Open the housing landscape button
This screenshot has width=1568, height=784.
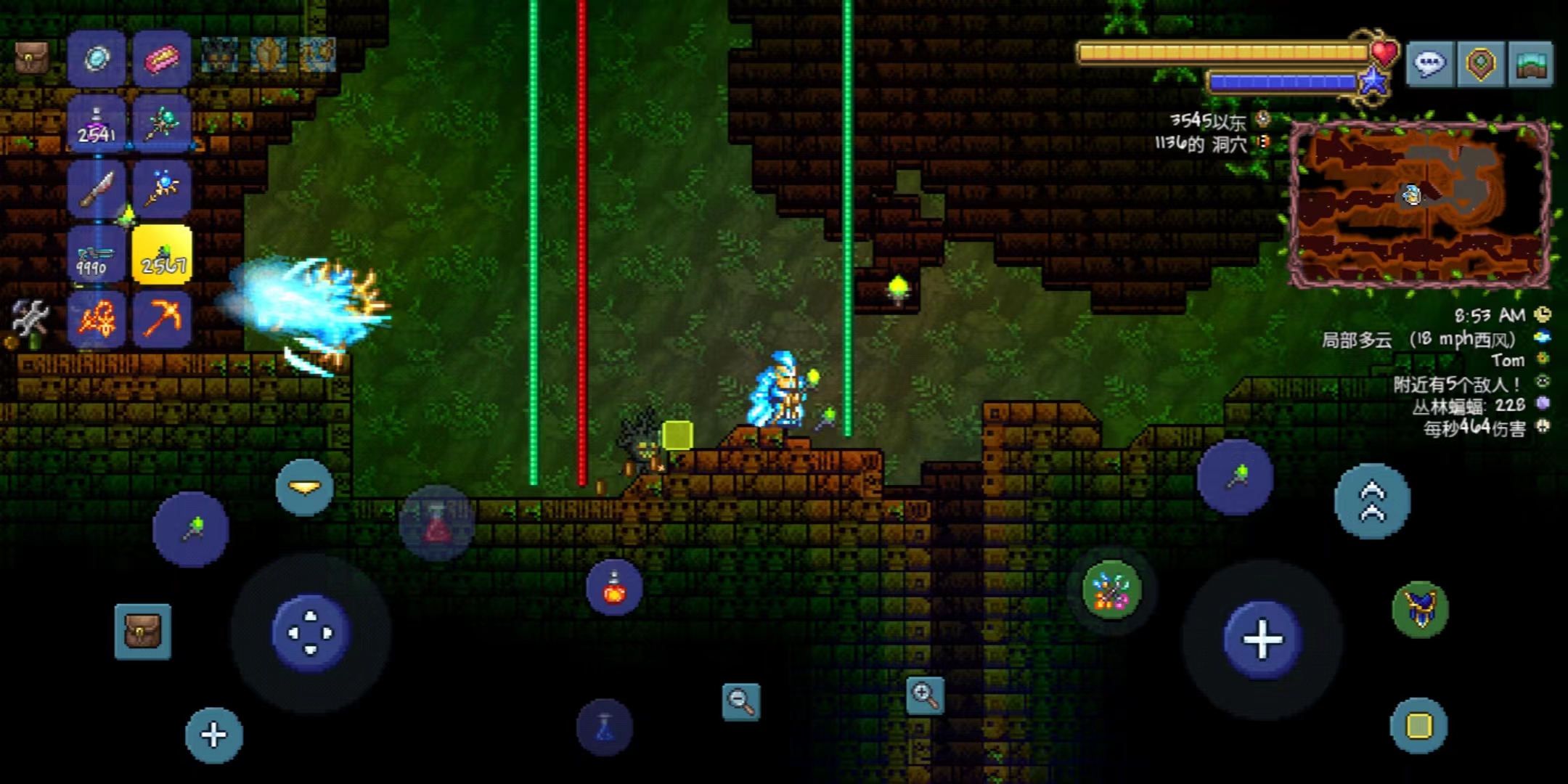point(1530,65)
